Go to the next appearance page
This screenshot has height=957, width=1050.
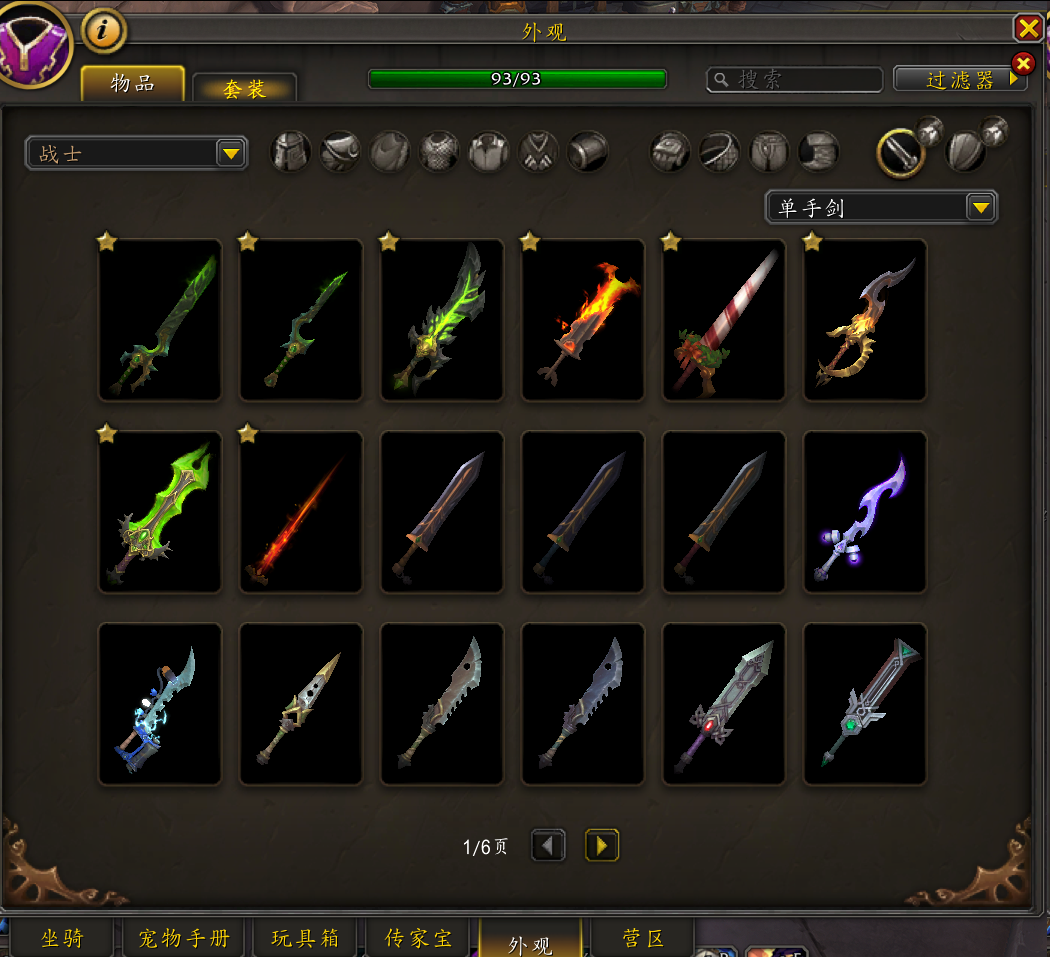pos(601,846)
